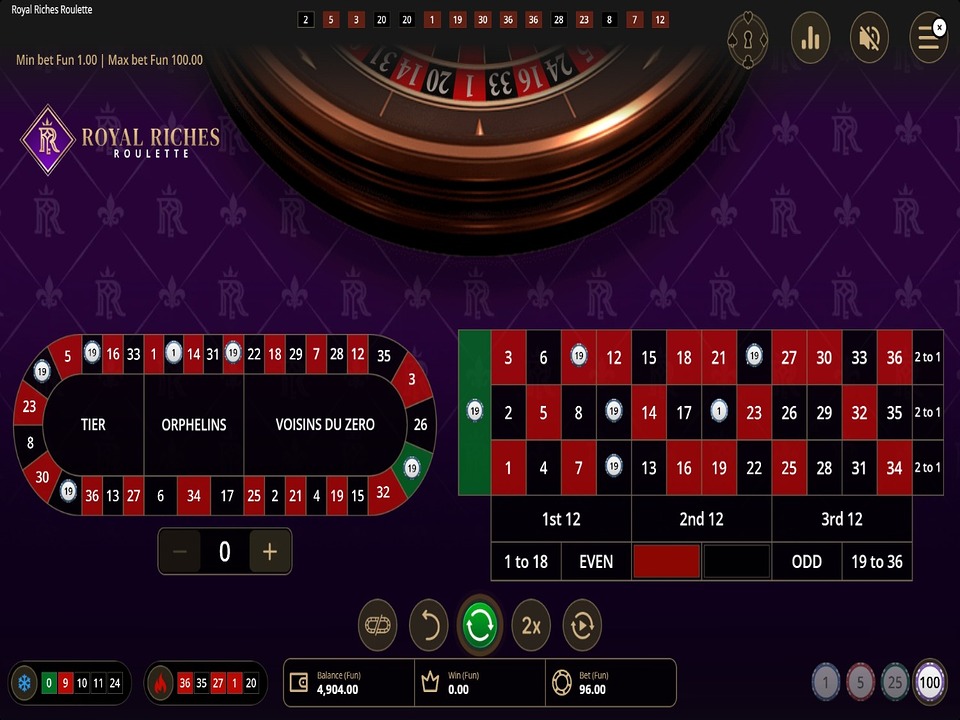Choose the 5 value chip

tap(860, 683)
